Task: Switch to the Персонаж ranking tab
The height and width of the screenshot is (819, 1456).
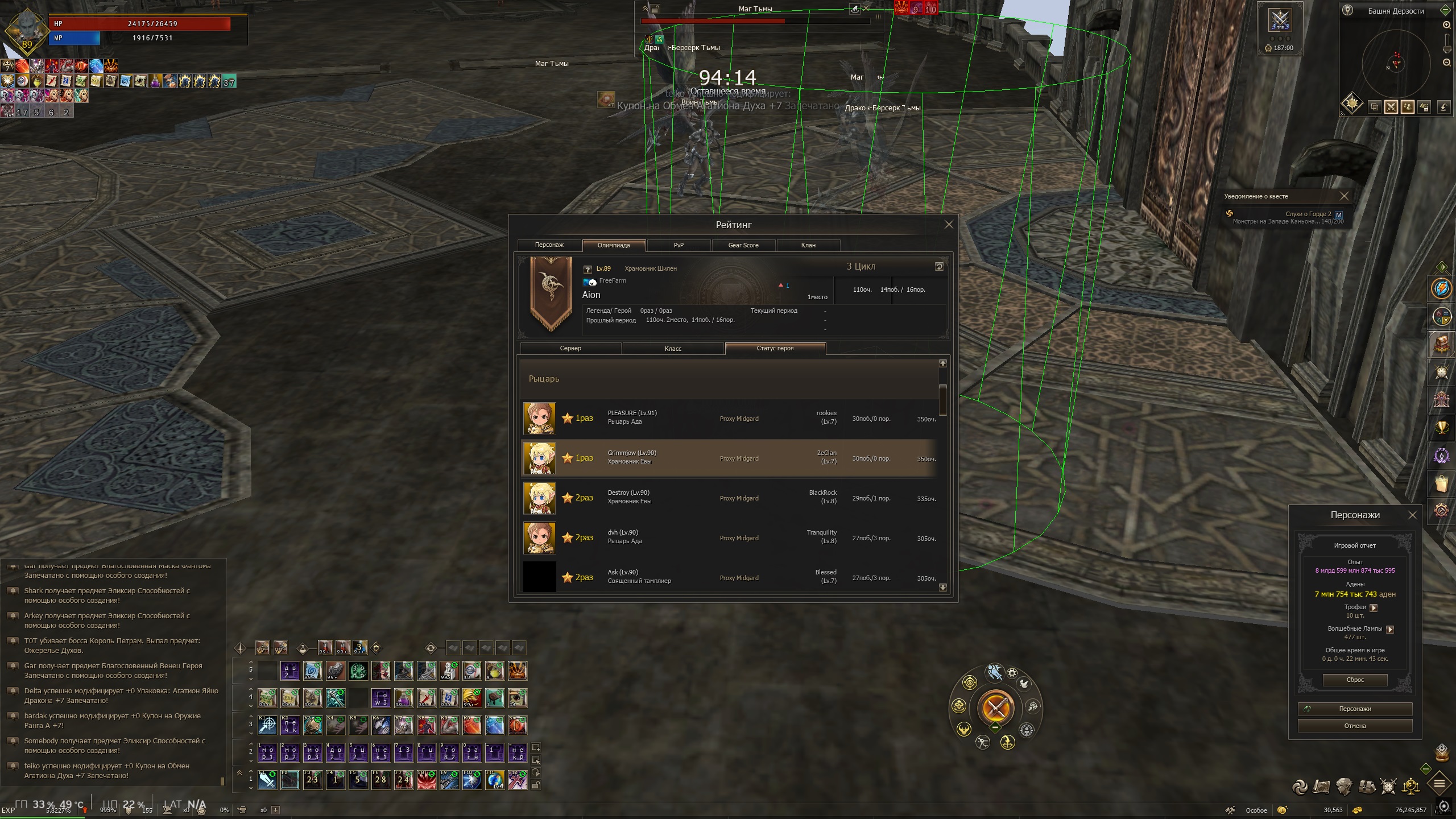Action: 549,245
